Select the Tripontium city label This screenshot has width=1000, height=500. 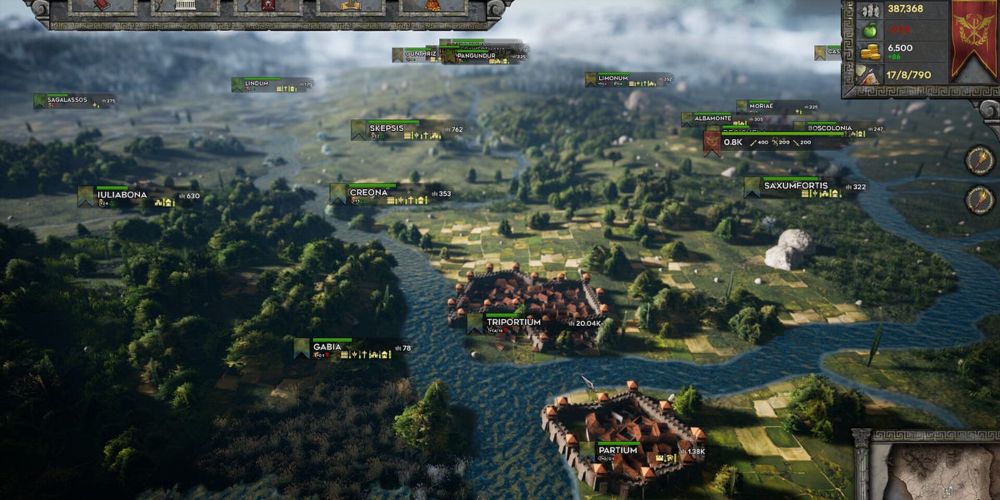click(x=513, y=322)
